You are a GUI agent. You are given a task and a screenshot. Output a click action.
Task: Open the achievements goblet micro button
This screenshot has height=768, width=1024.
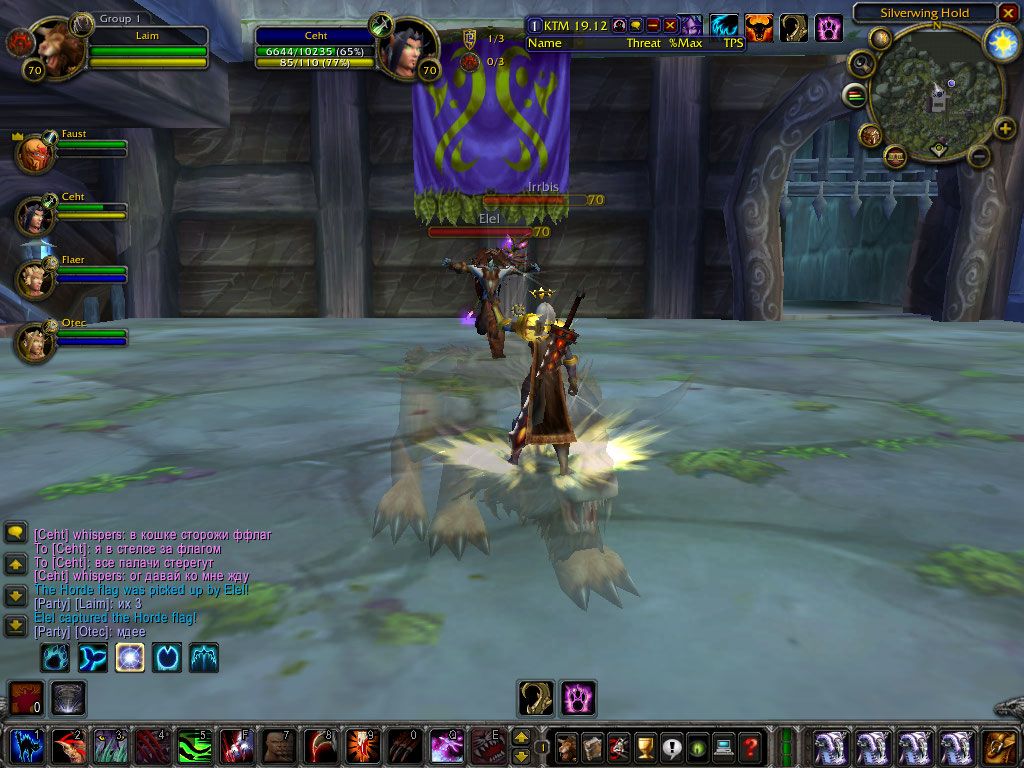tap(645, 746)
